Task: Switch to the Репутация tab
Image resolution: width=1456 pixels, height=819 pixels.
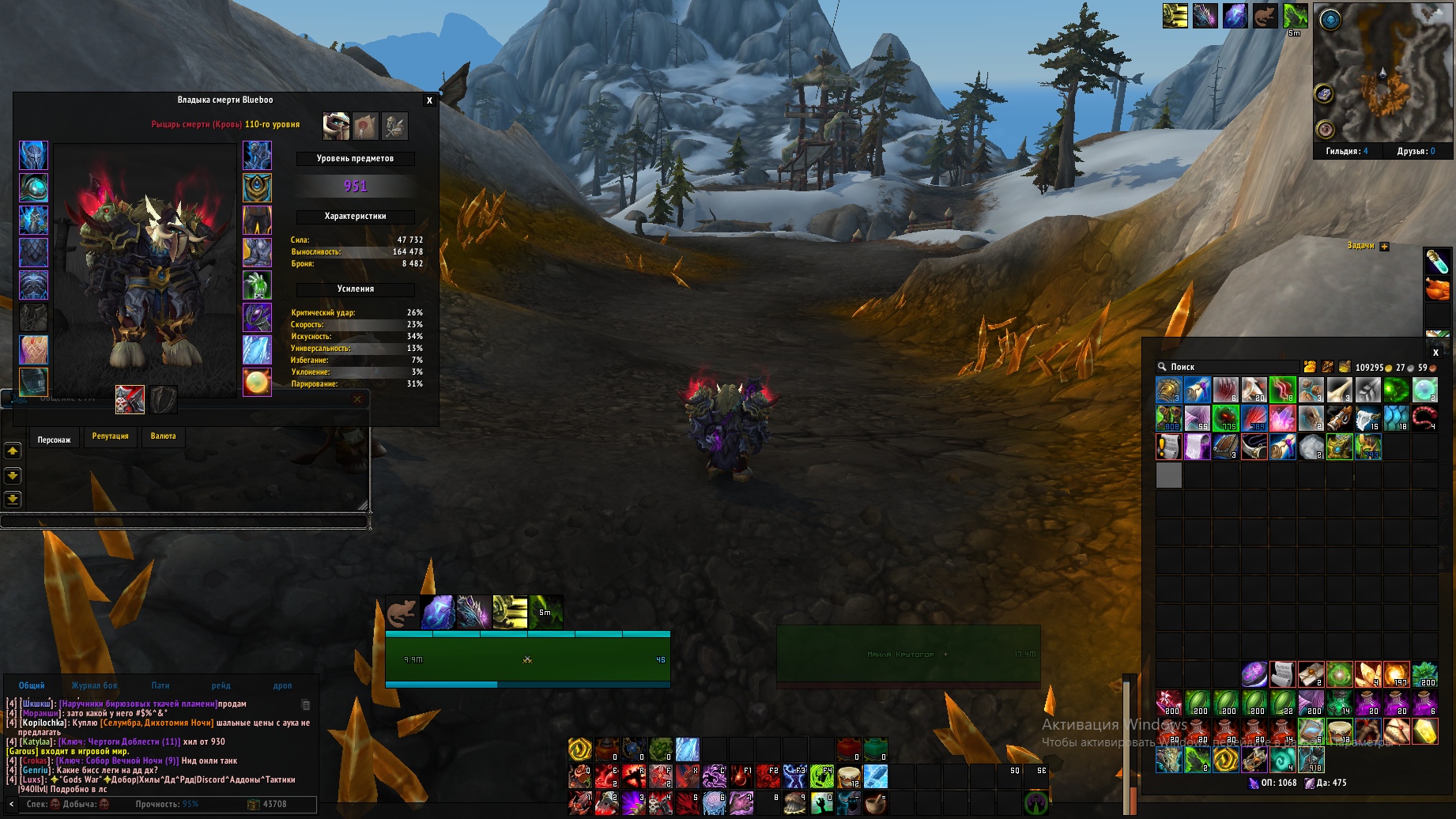Action: [110, 436]
